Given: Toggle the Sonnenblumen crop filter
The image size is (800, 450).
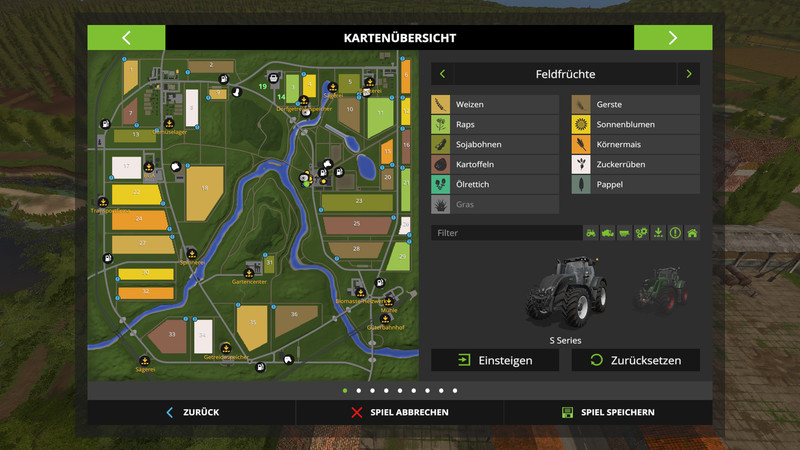Looking at the screenshot, I should (x=635, y=124).
